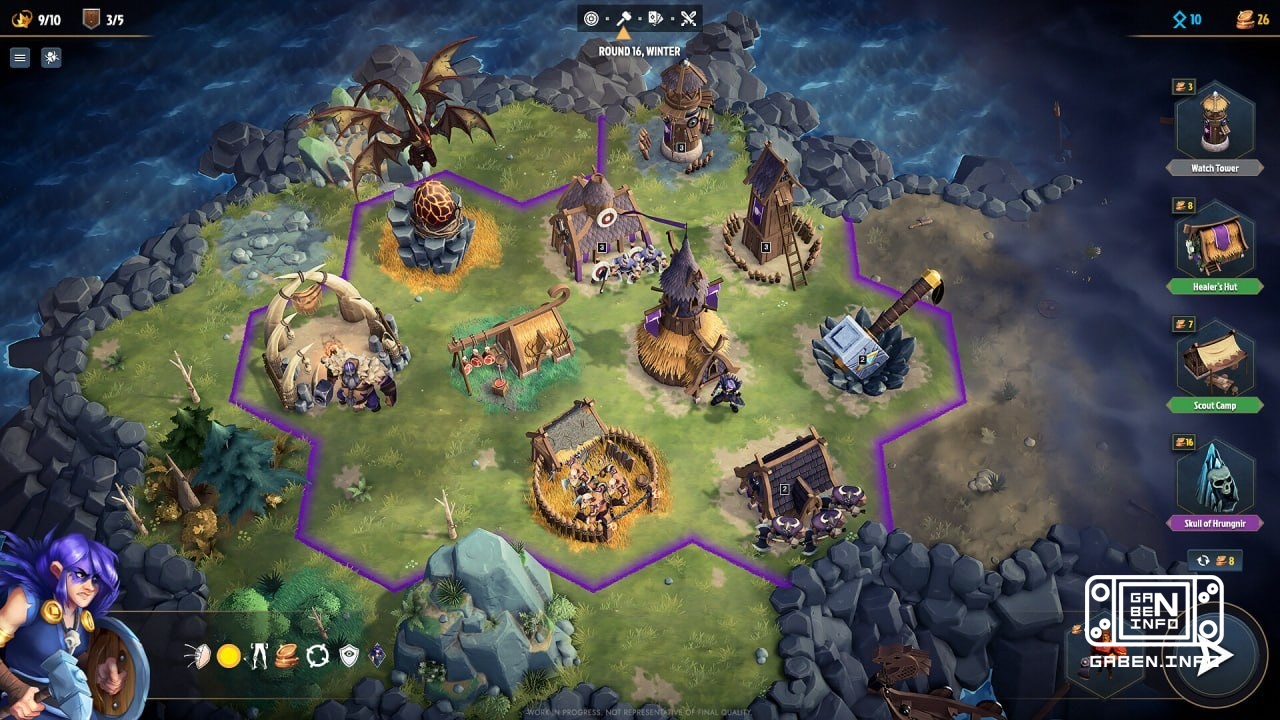1280x720 pixels.
Task: Select the coin stack icon in bottom bar
Action: [285, 655]
